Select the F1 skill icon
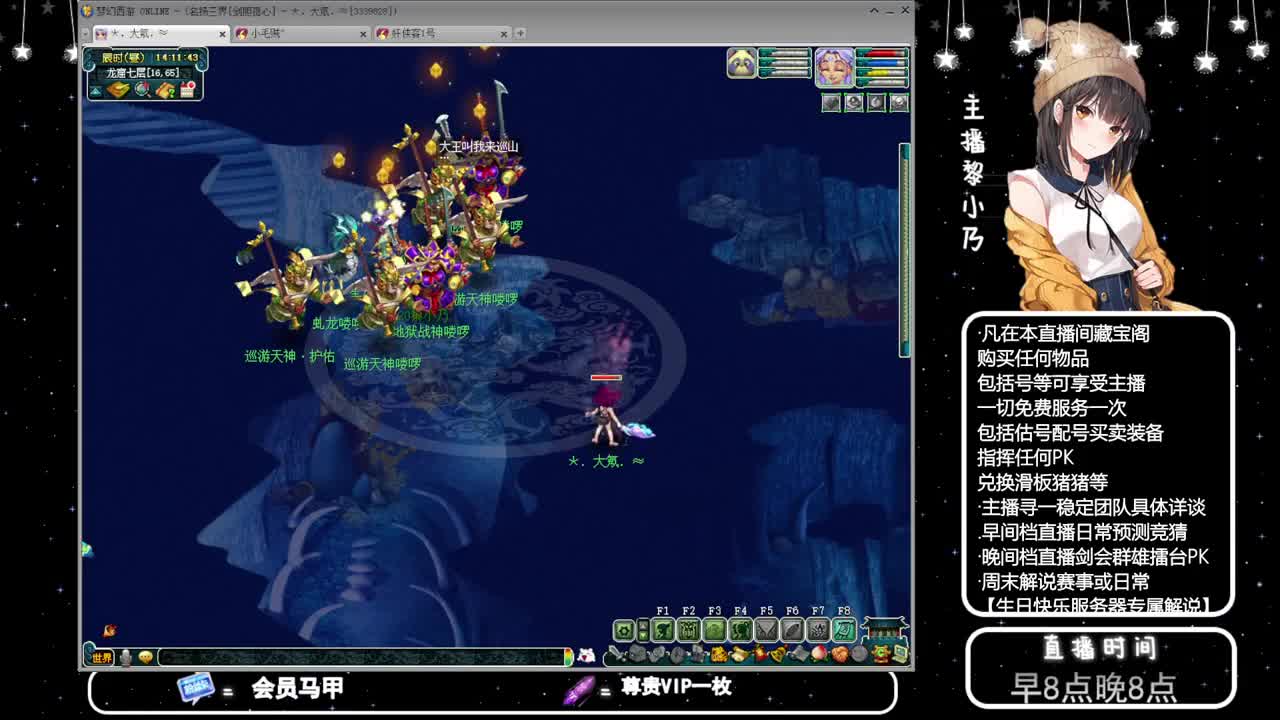 (664, 630)
